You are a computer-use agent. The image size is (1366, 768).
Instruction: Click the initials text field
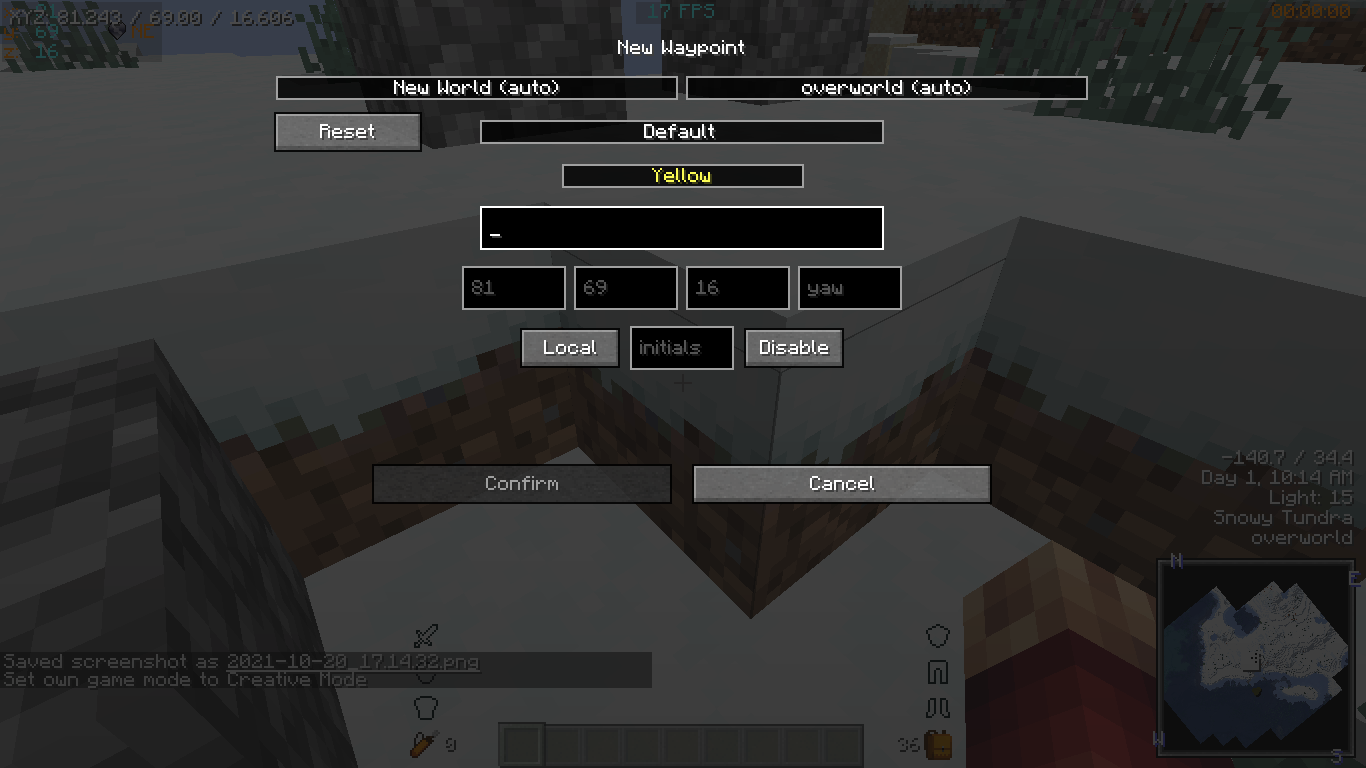coord(681,347)
